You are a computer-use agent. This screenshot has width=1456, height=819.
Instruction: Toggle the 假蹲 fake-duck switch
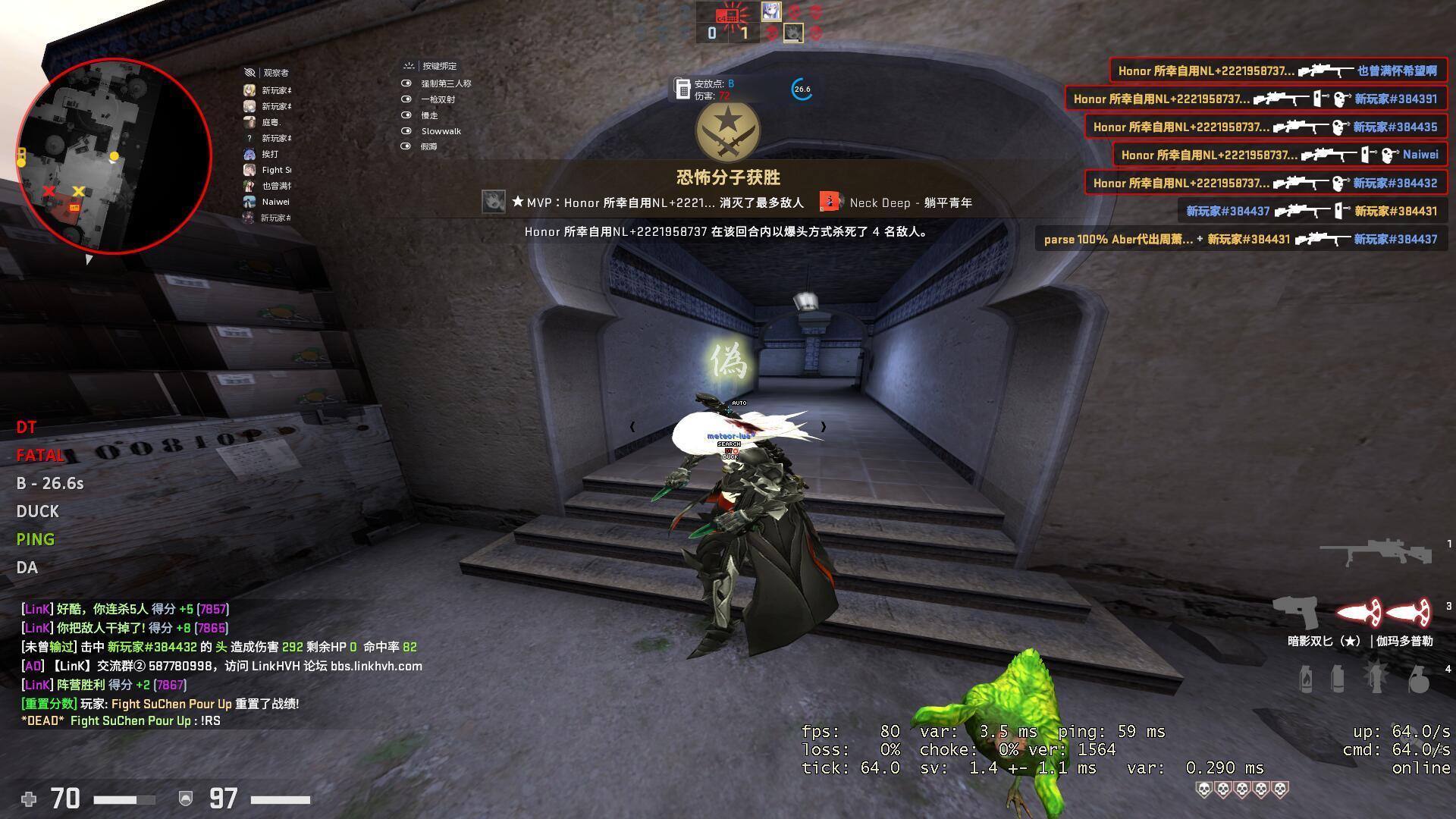click(x=408, y=146)
